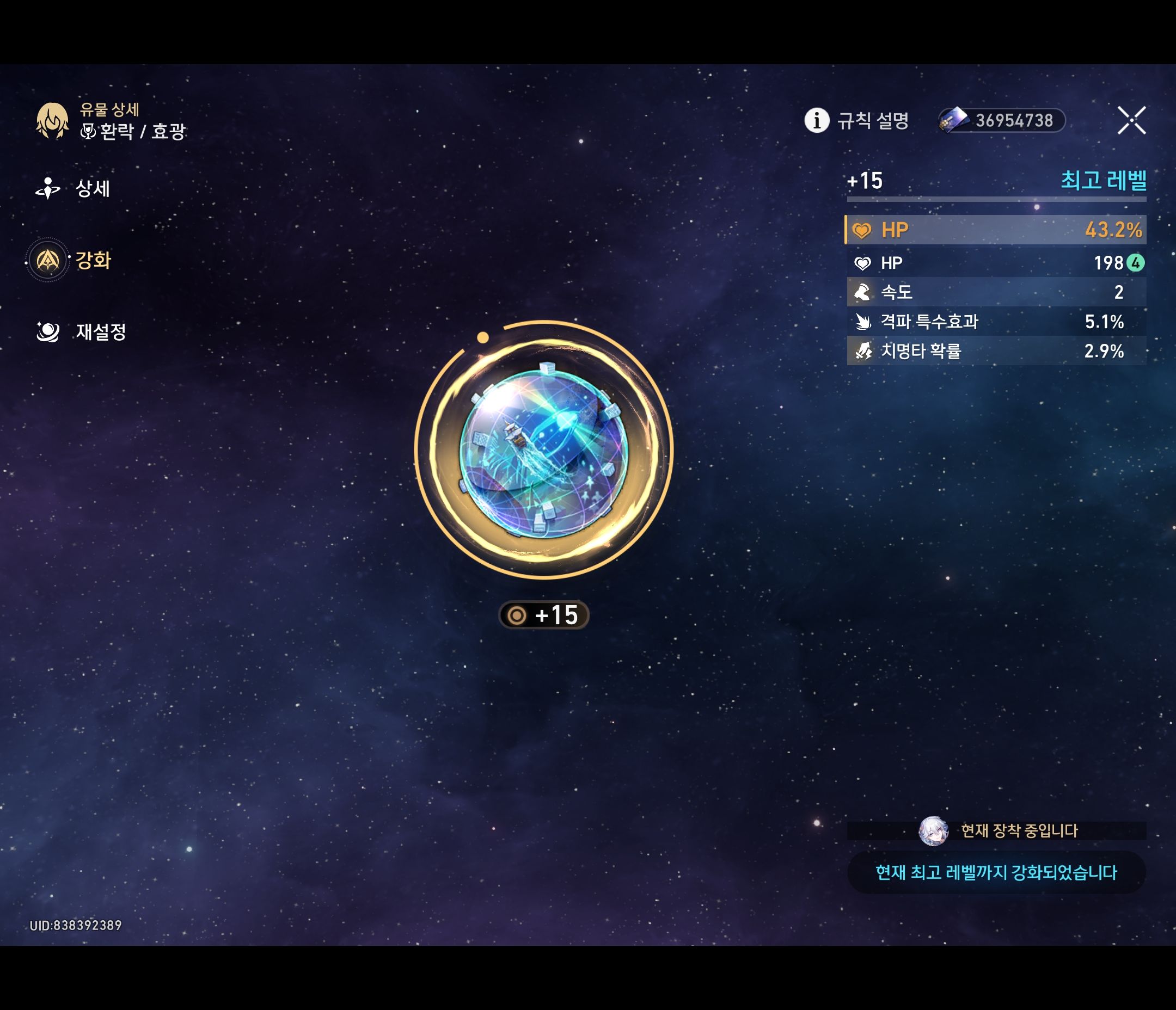Select the orange HP main stat row
The width and height of the screenshot is (1176, 1010).
pyautogui.click(x=995, y=230)
